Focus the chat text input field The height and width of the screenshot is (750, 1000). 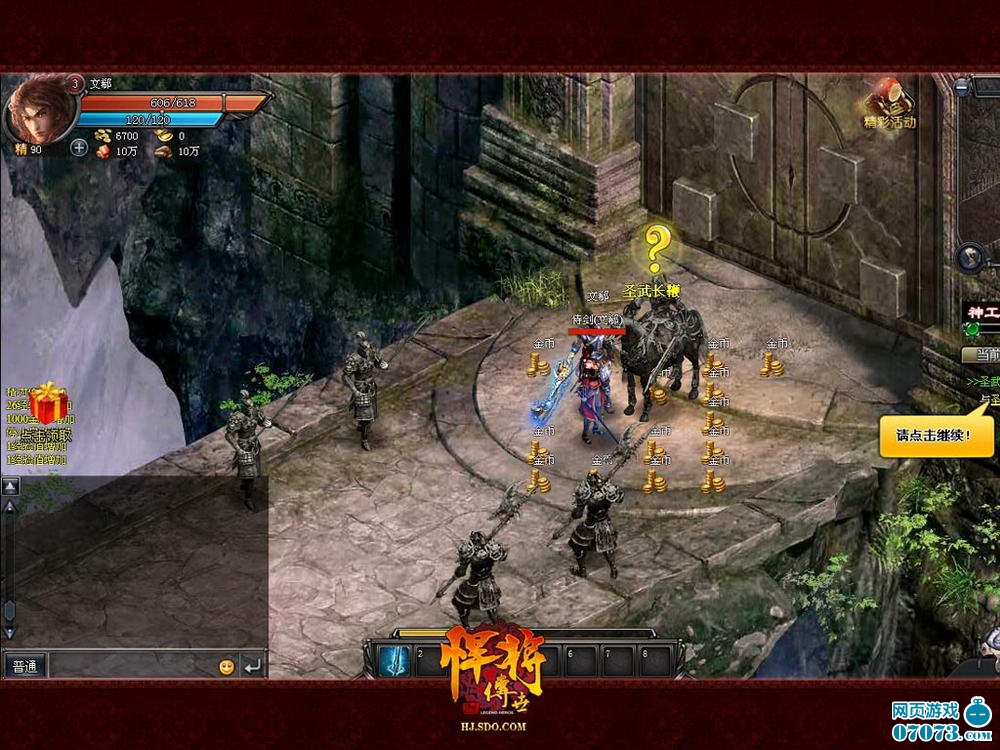(130, 665)
